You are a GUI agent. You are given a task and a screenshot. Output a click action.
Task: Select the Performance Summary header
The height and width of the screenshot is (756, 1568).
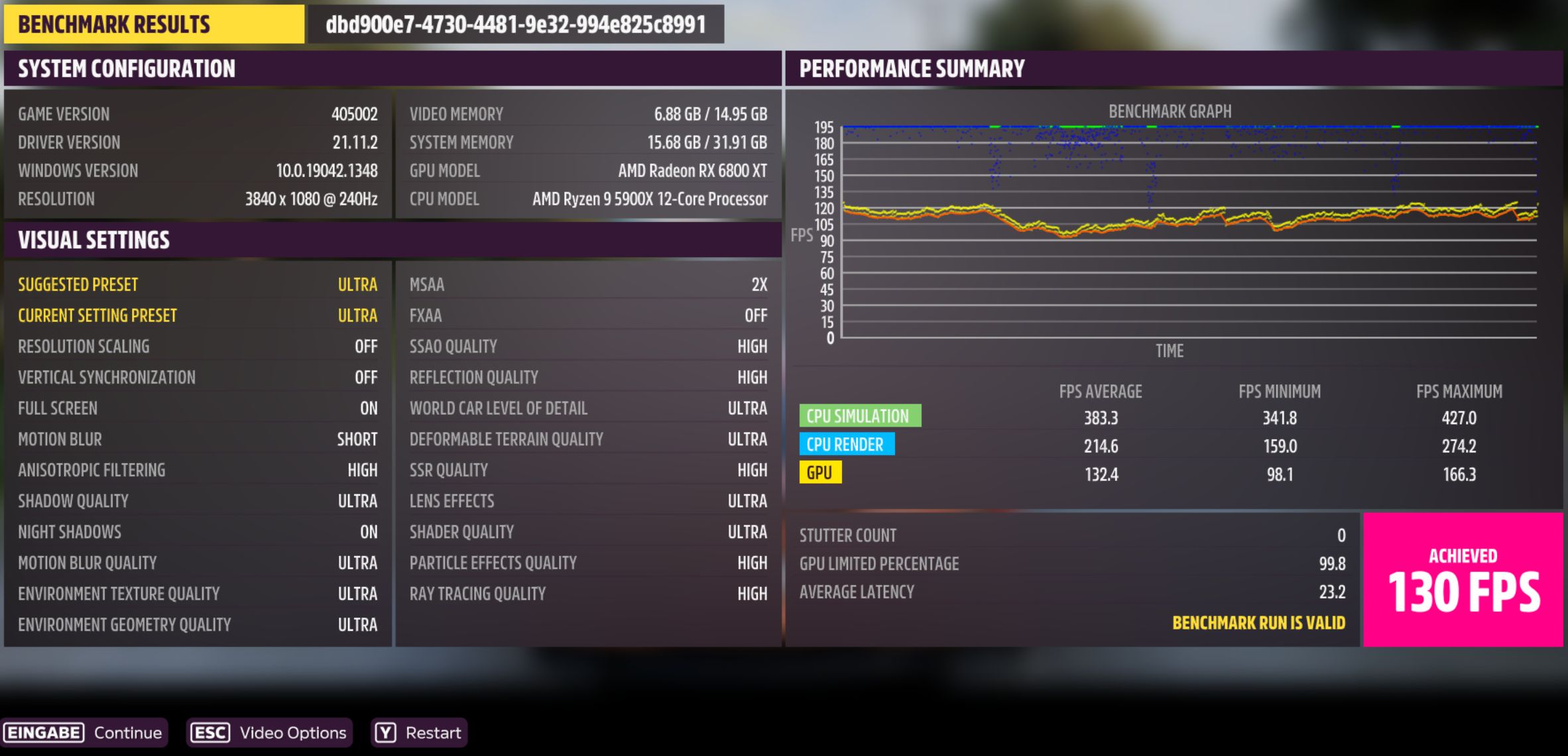(912, 69)
